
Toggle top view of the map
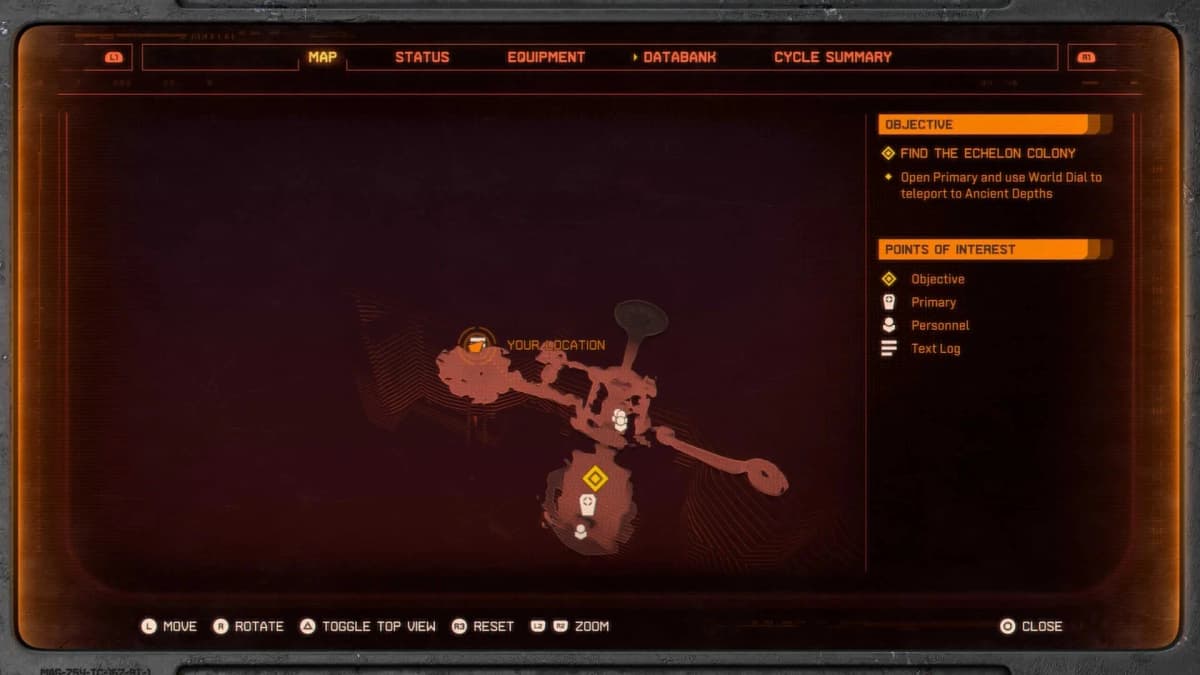click(368, 626)
